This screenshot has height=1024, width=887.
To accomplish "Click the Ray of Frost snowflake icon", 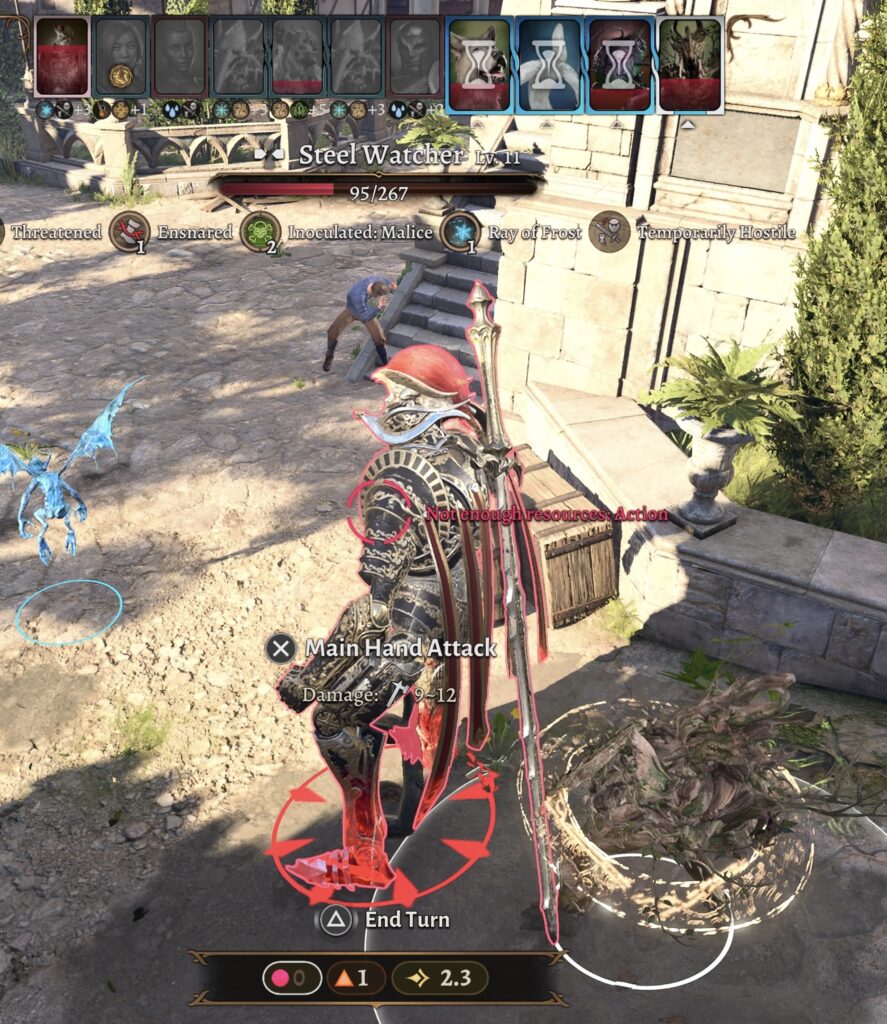I will point(460,232).
